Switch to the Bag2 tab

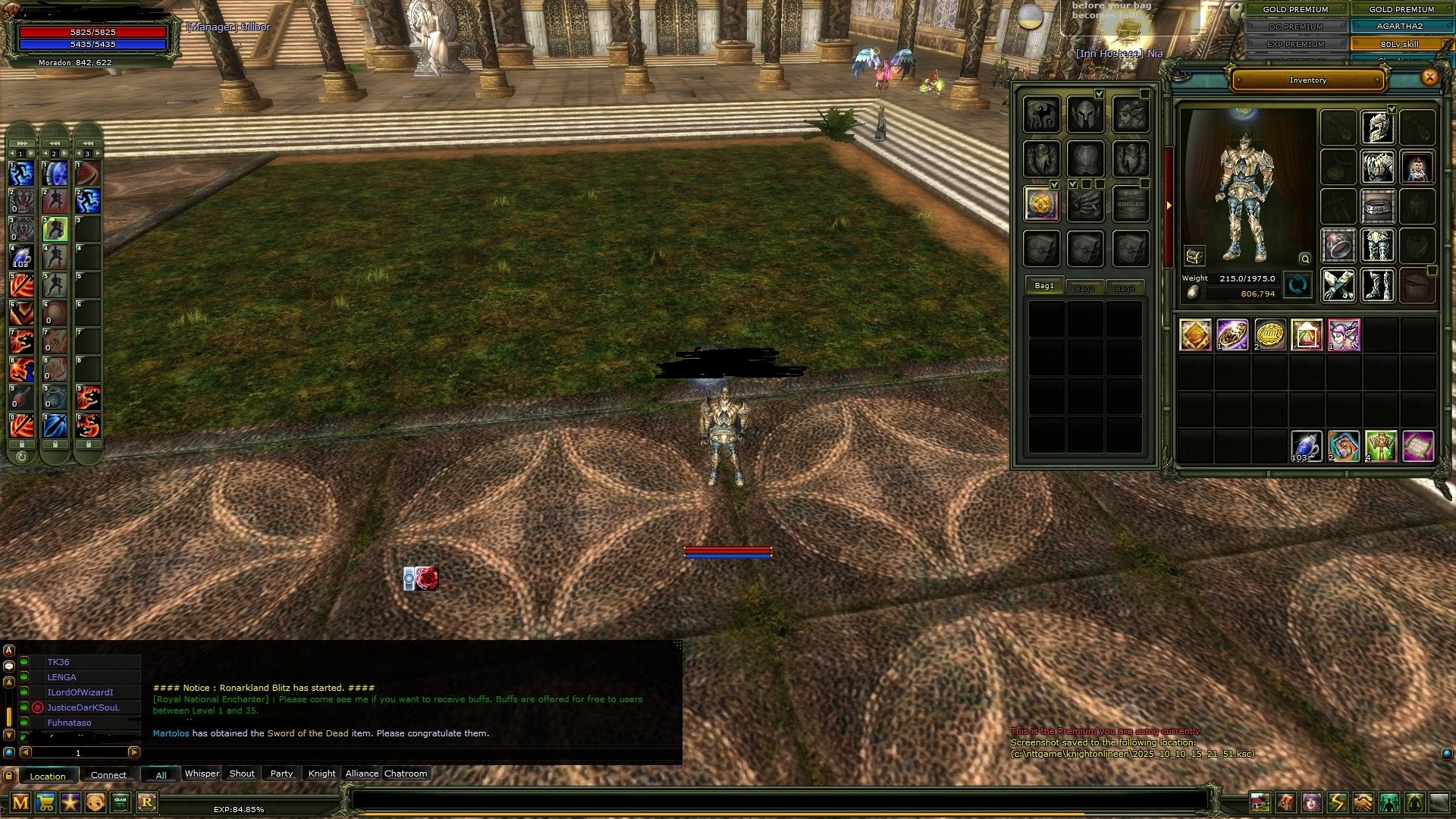point(1084,288)
